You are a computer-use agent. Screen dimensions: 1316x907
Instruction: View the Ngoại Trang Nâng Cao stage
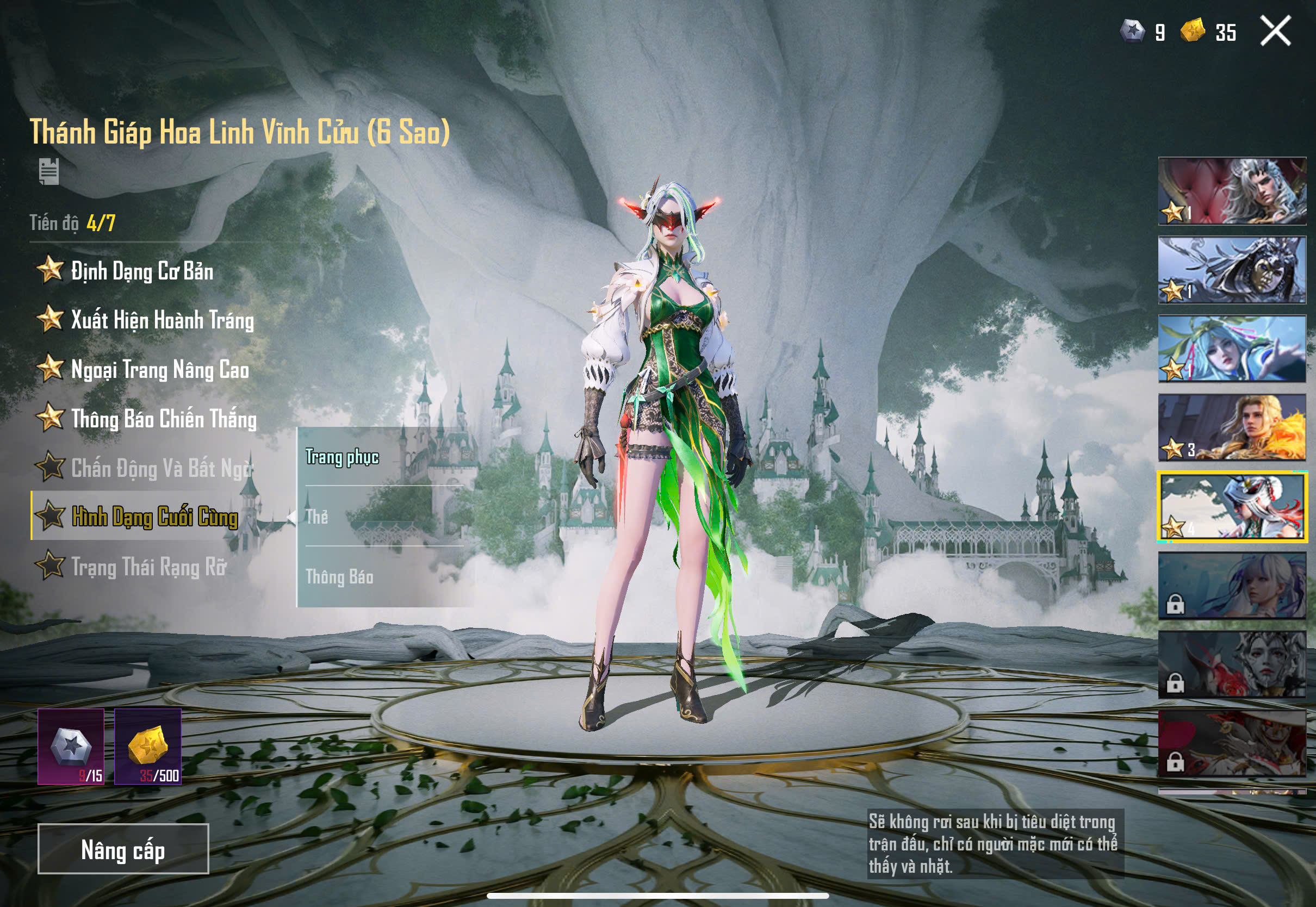pos(160,369)
